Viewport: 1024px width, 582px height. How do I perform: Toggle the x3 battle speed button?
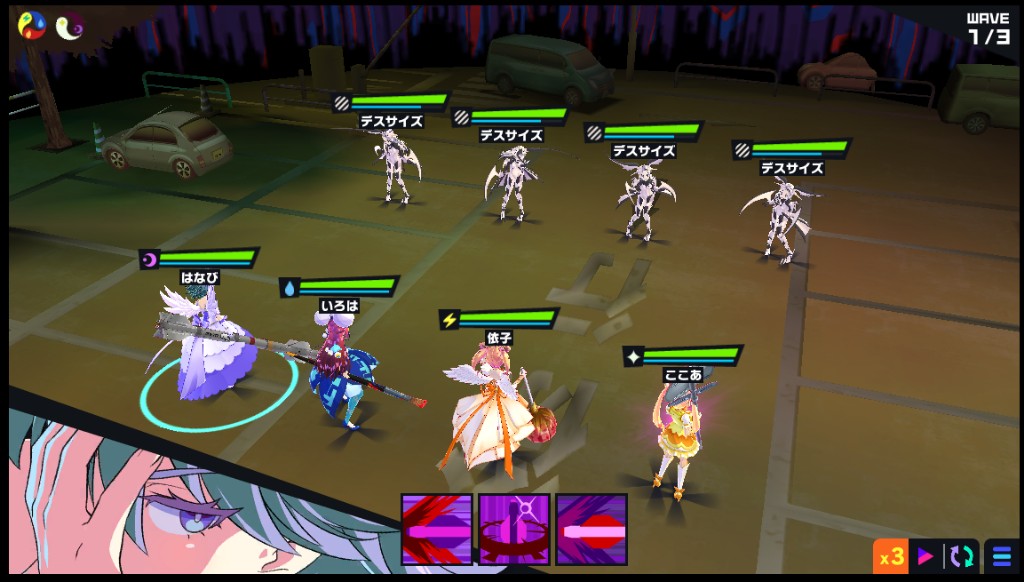pos(890,556)
